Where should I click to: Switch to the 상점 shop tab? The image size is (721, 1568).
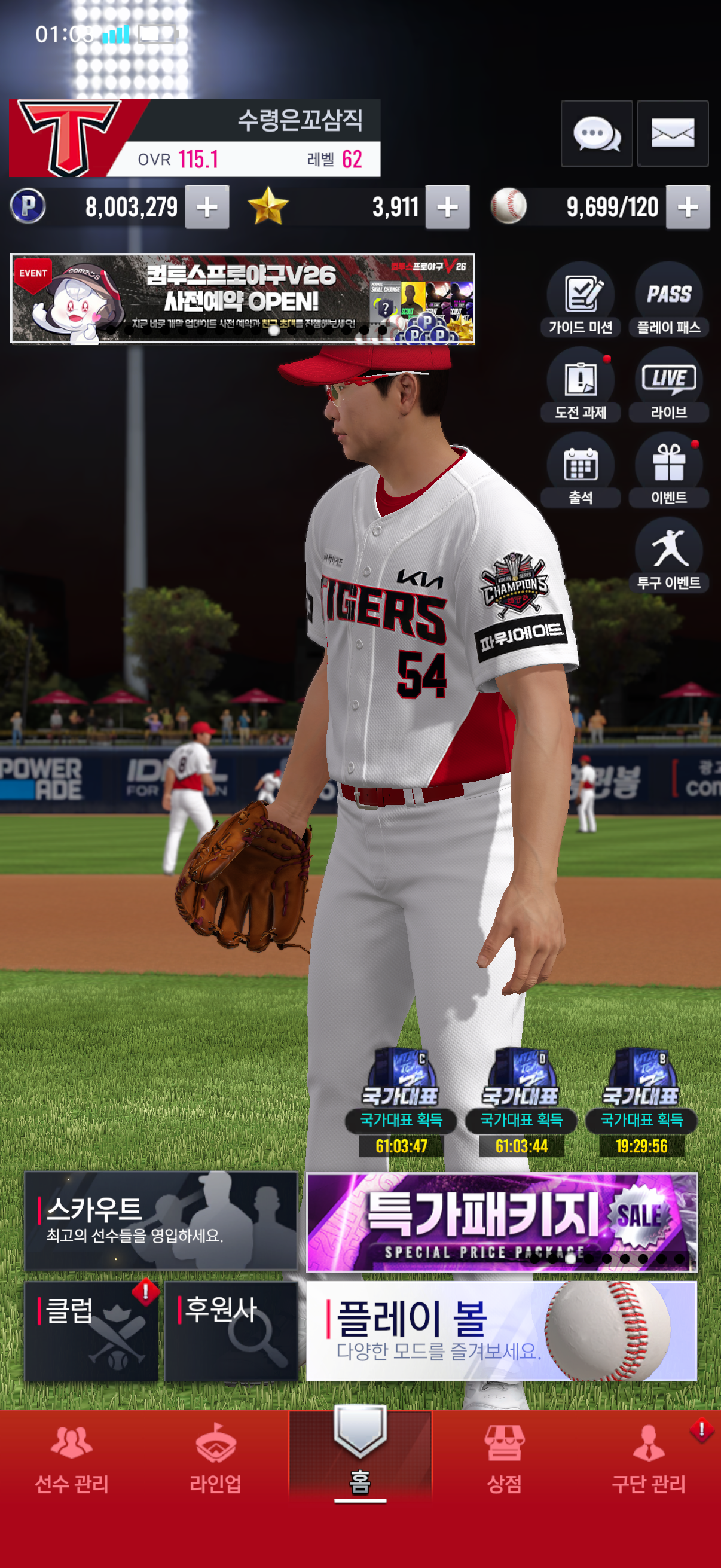point(505,1460)
